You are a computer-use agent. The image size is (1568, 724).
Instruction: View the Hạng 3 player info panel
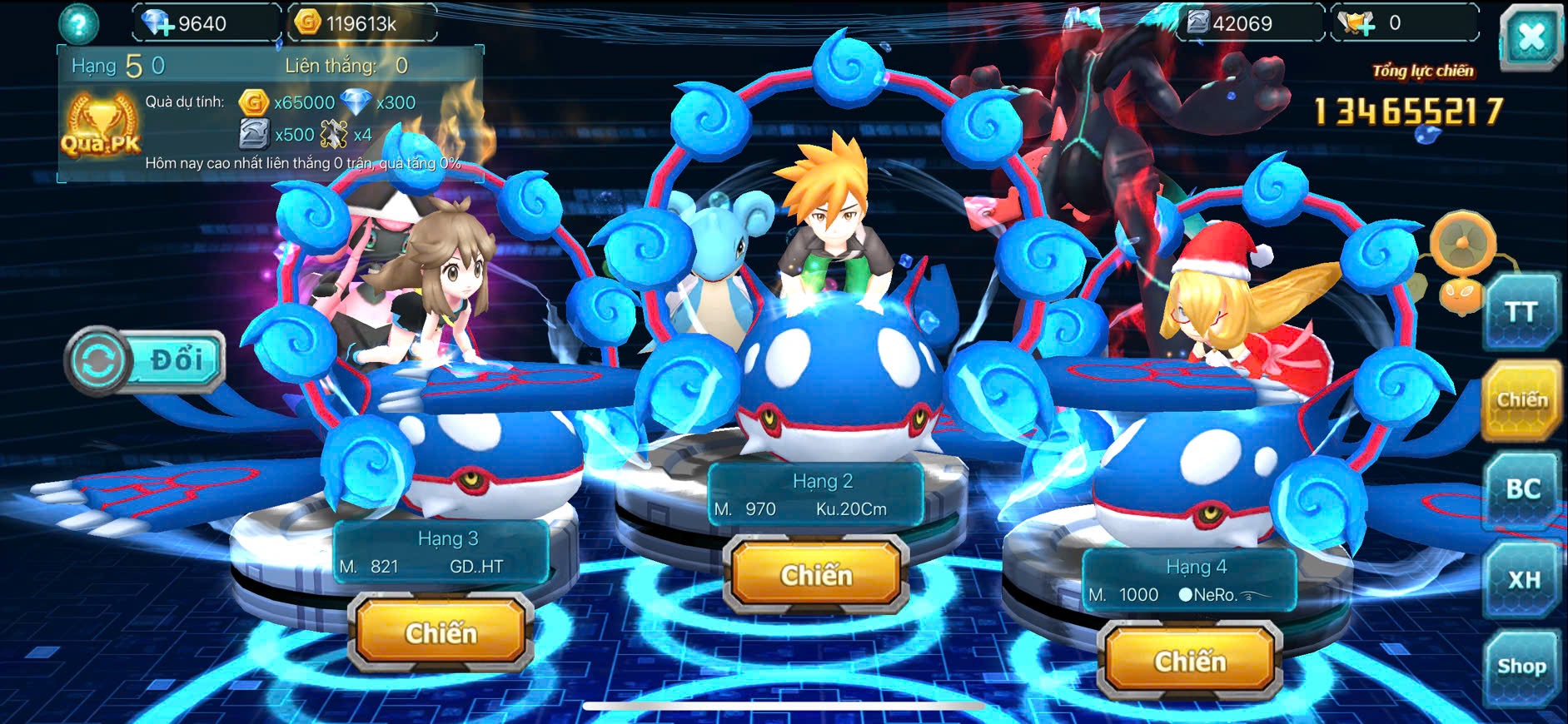click(x=441, y=553)
